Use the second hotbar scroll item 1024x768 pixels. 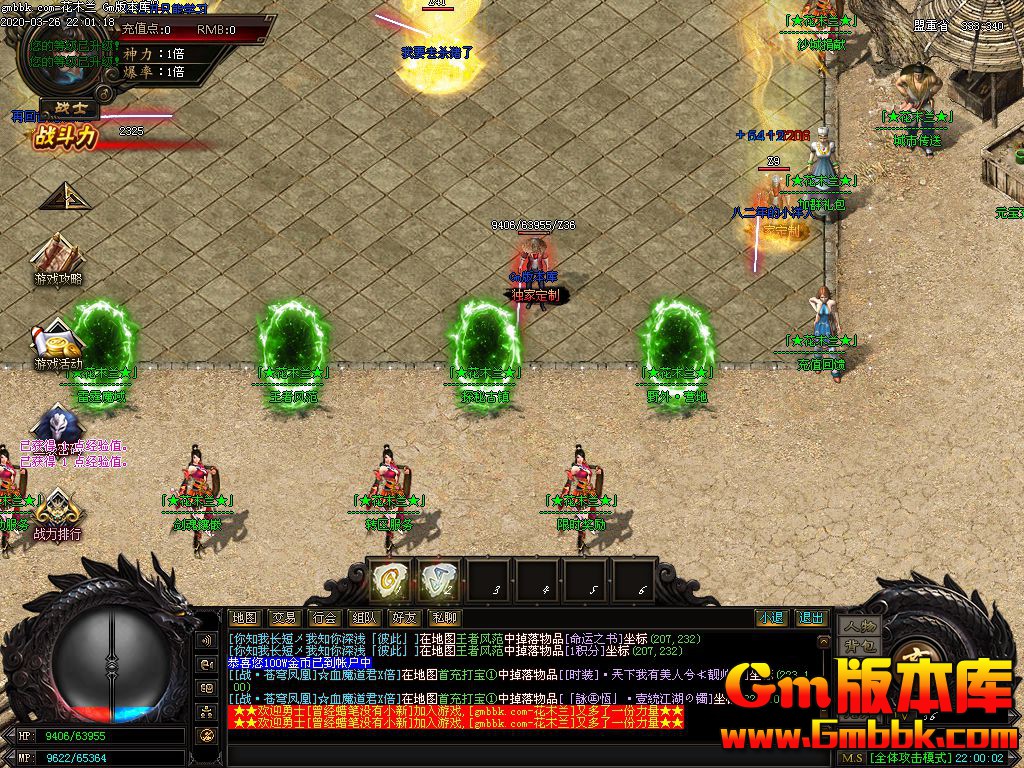437,580
